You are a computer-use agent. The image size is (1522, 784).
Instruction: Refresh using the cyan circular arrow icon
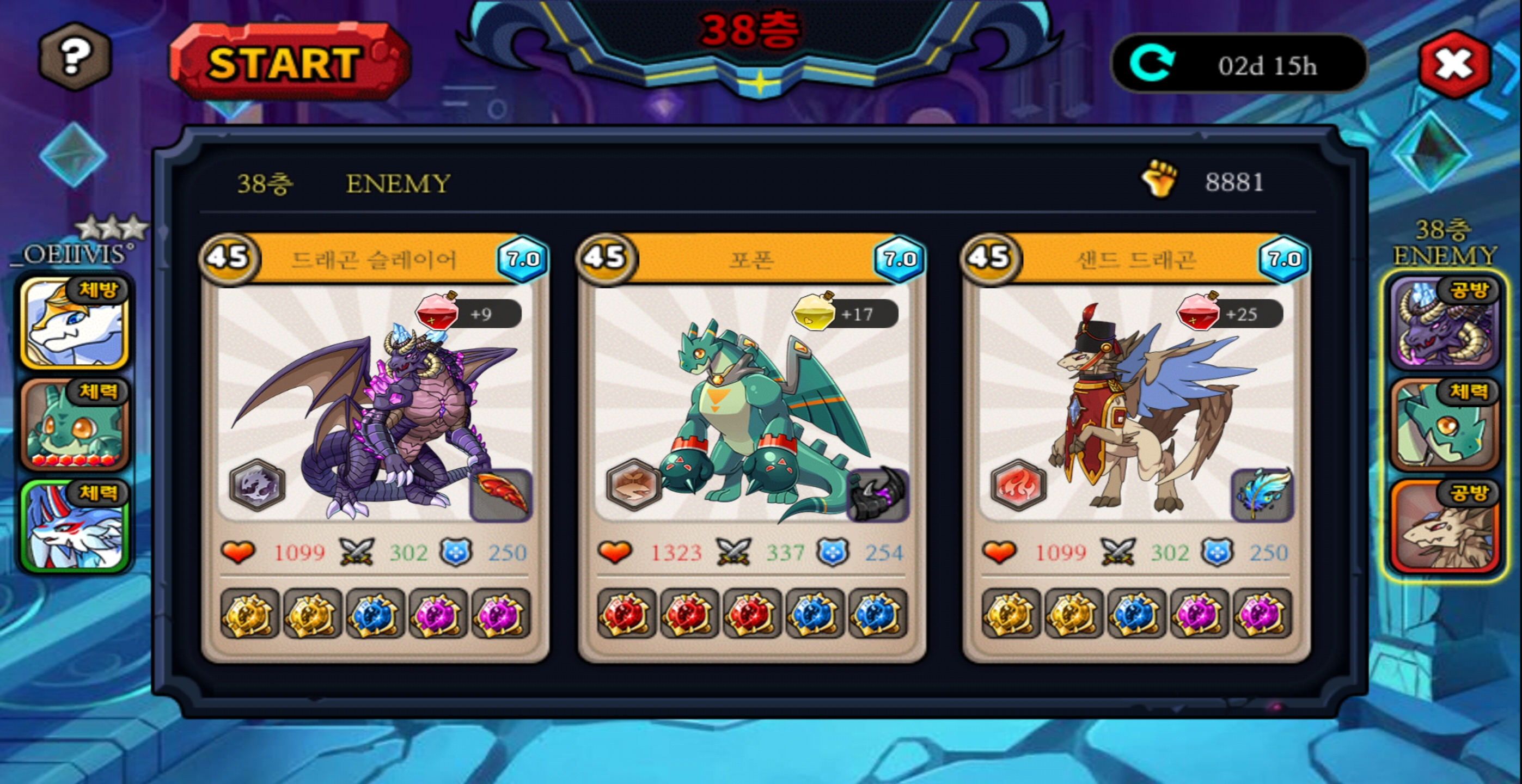coord(1151,64)
